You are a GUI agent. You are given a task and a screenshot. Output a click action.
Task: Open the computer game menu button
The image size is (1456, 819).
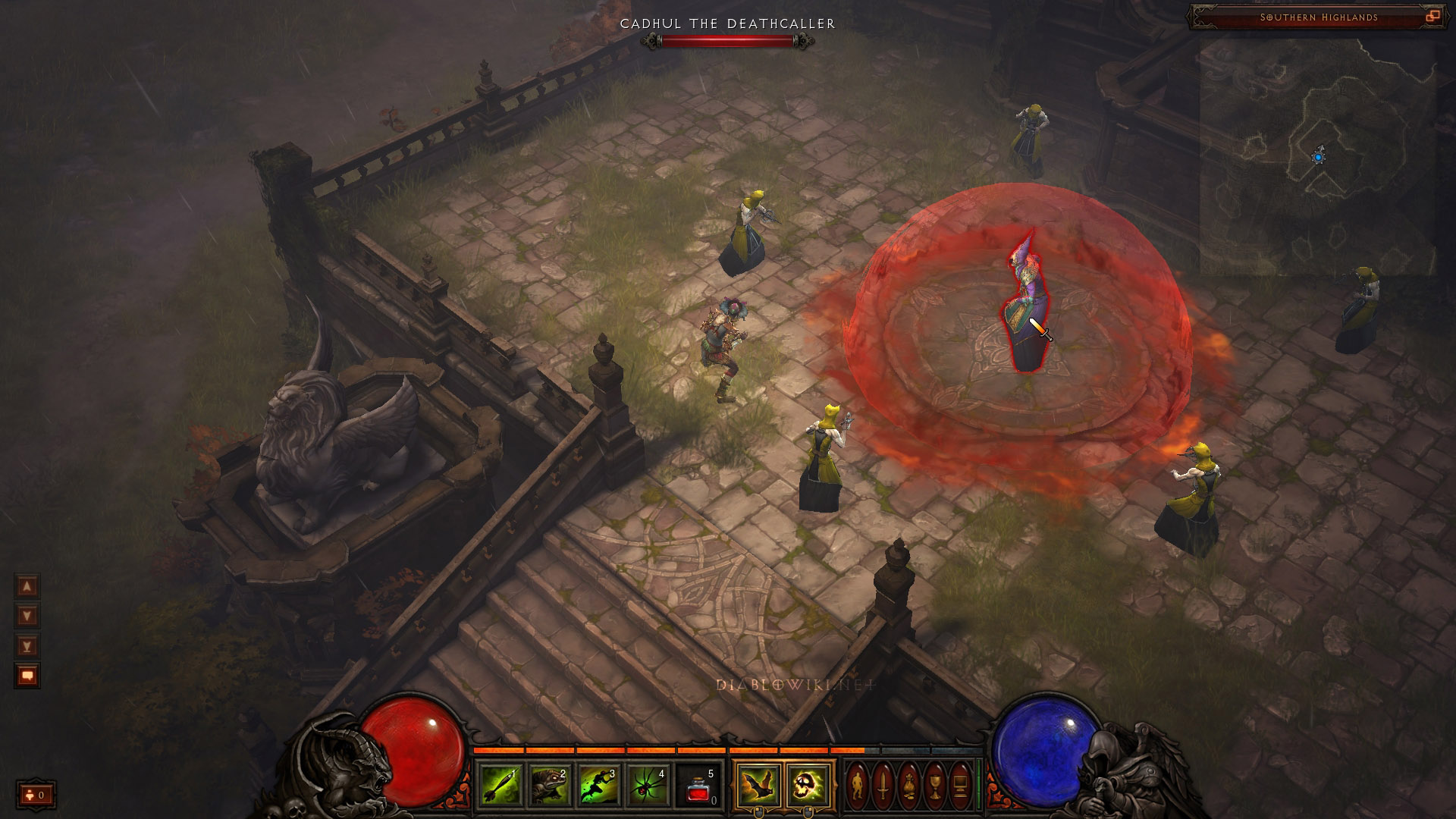pos(961,786)
